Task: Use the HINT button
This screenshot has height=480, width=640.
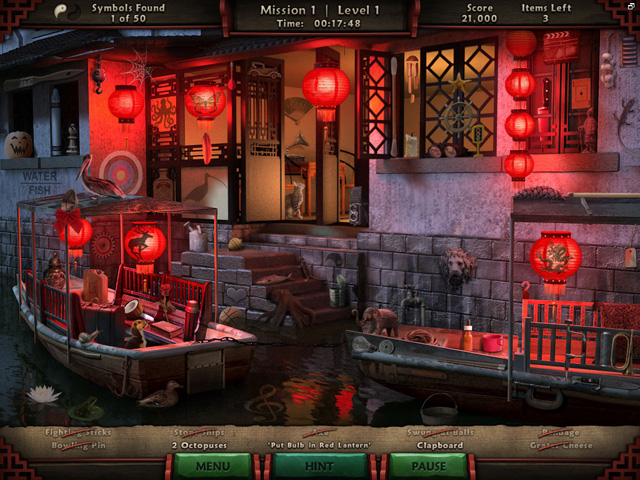Action: 320,465
